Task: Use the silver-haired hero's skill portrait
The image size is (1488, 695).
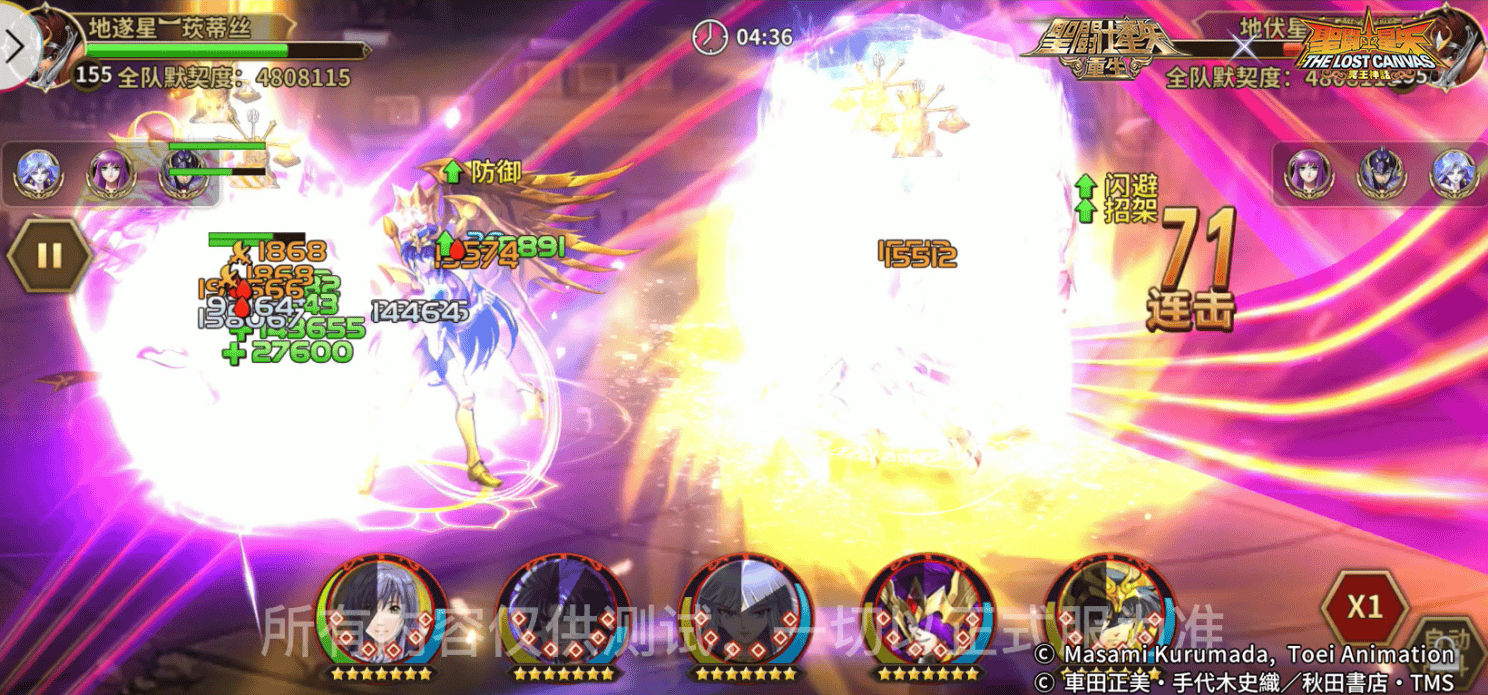Action: click(744, 613)
